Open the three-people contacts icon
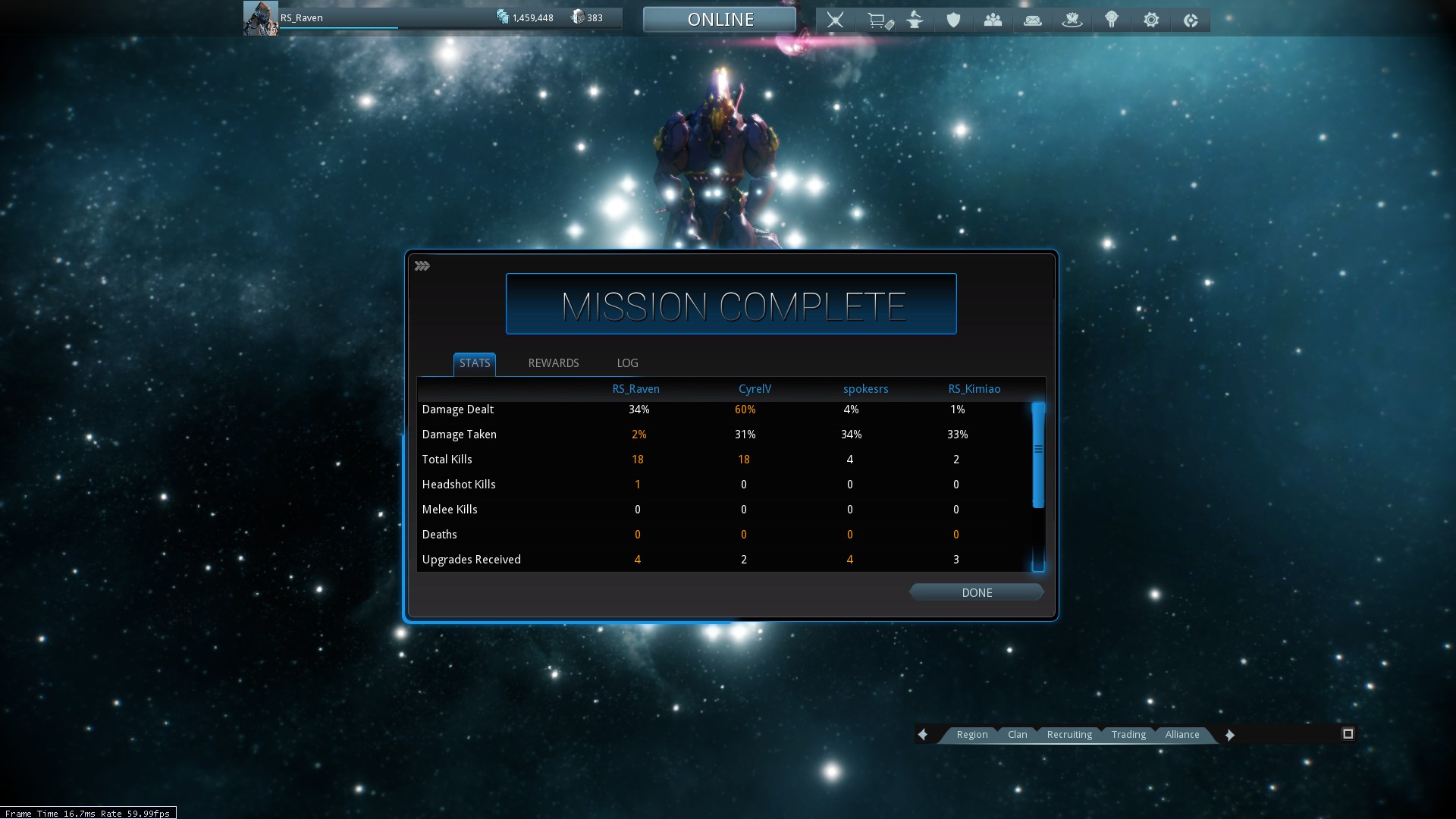The height and width of the screenshot is (819, 1456). pos(993,20)
